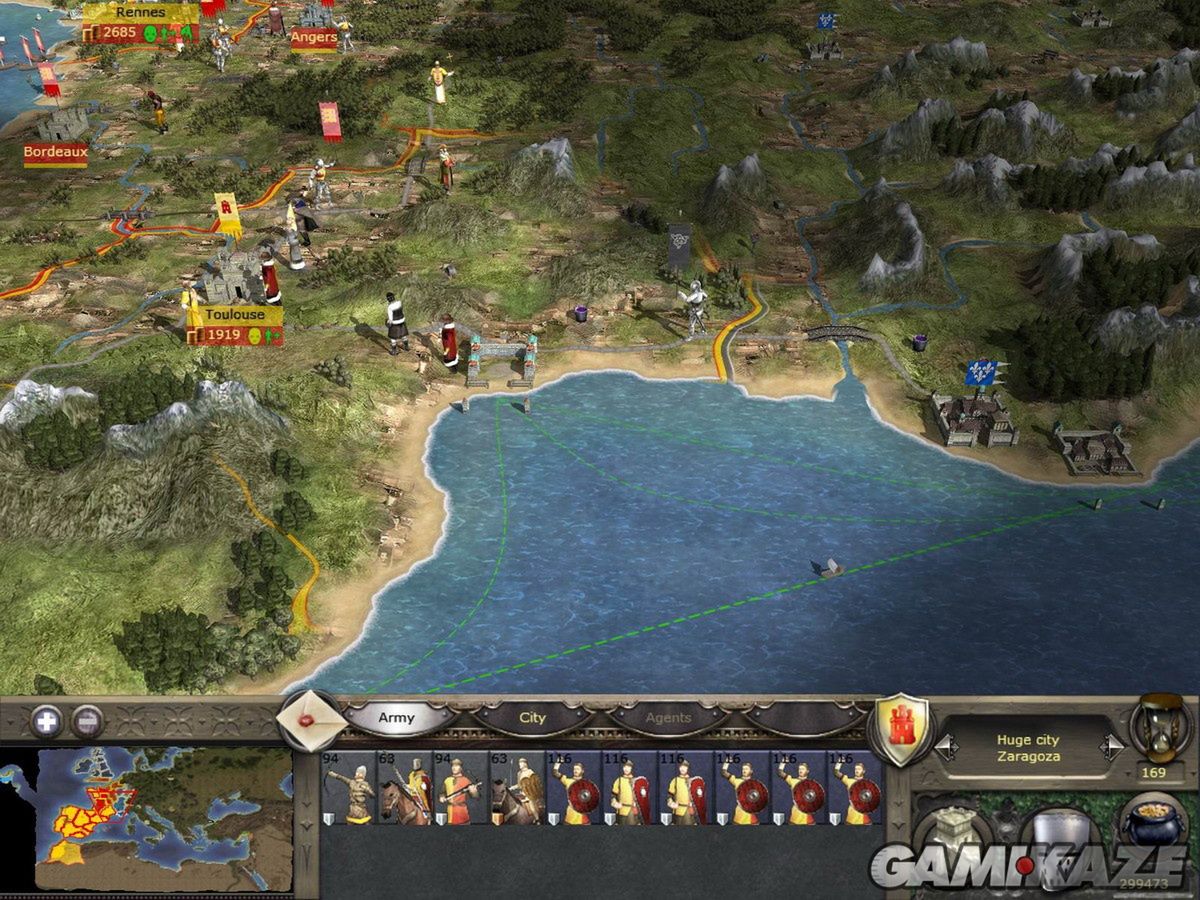This screenshot has height=900, width=1200.
Task: Zoom out the minimap with minus button
Action: [88, 720]
